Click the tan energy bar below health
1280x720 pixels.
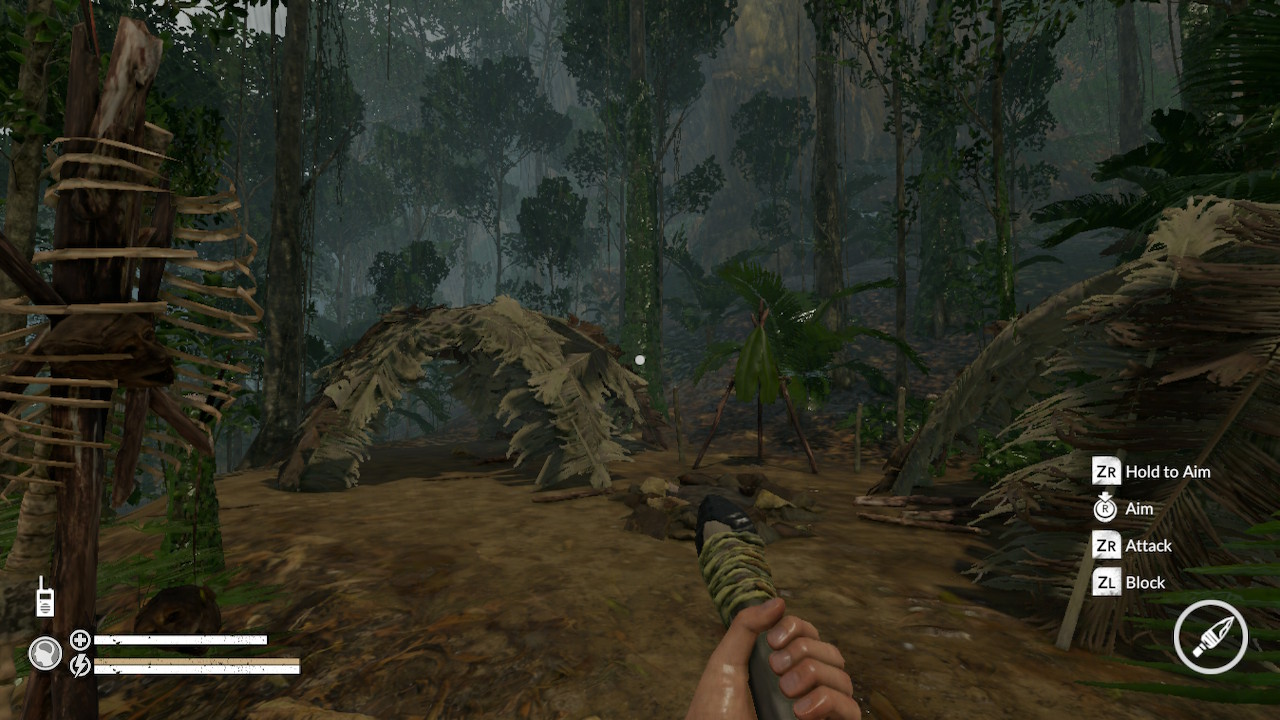point(195,662)
